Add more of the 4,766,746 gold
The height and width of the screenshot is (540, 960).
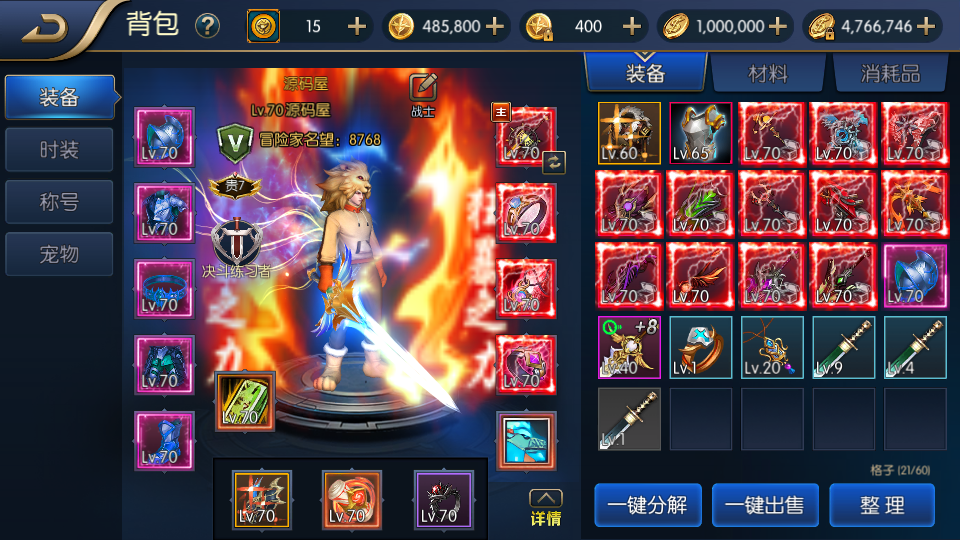(926, 27)
